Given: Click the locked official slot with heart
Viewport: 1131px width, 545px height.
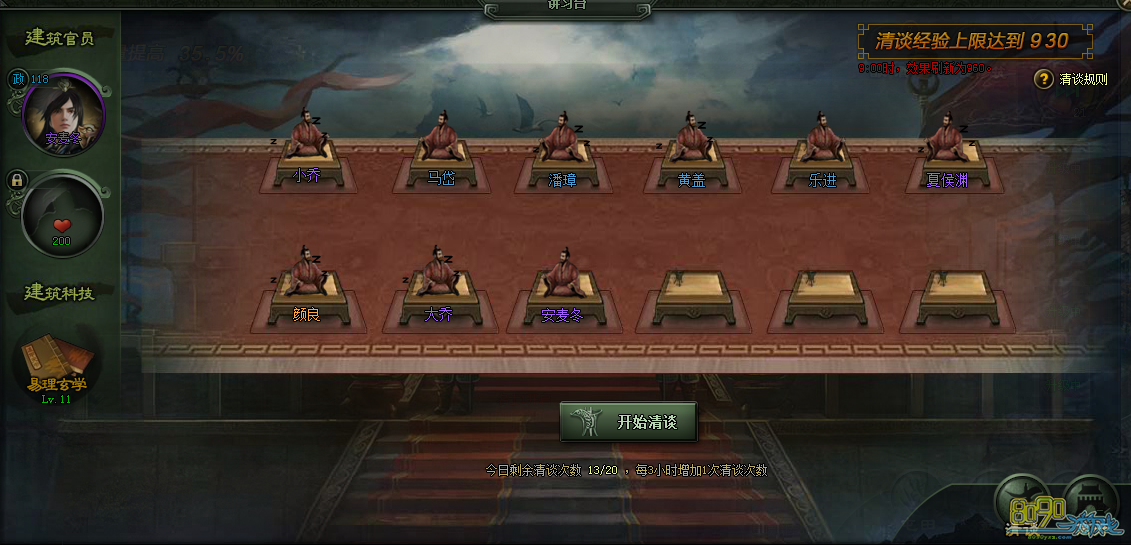Looking at the screenshot, I should point(62,217).
